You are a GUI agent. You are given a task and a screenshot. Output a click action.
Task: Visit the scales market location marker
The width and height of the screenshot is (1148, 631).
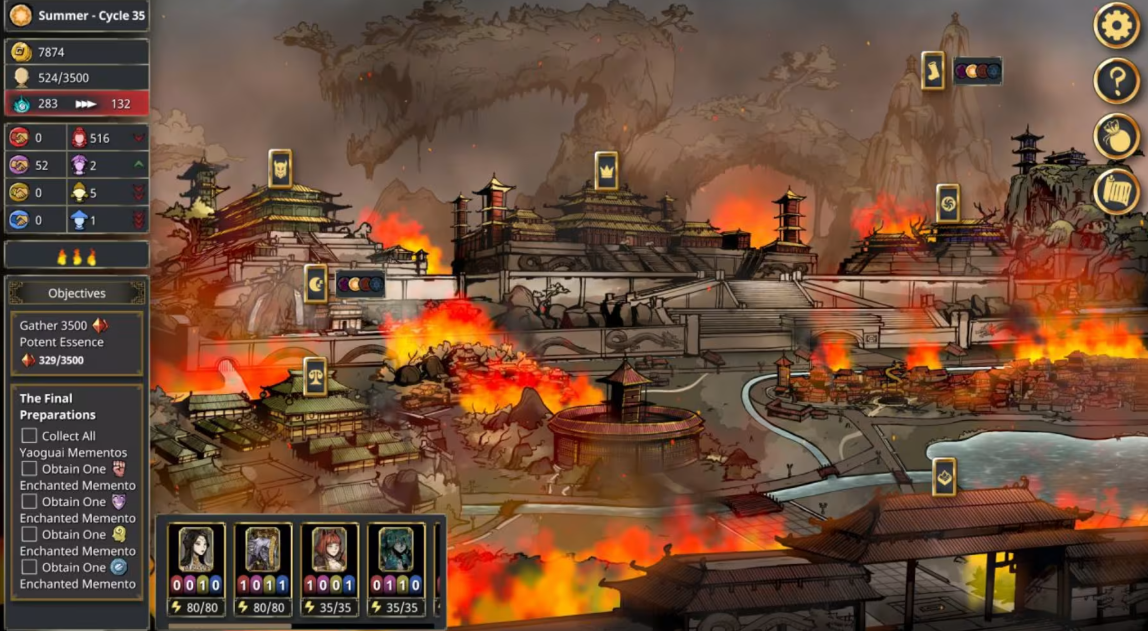(x=315, y=376)
